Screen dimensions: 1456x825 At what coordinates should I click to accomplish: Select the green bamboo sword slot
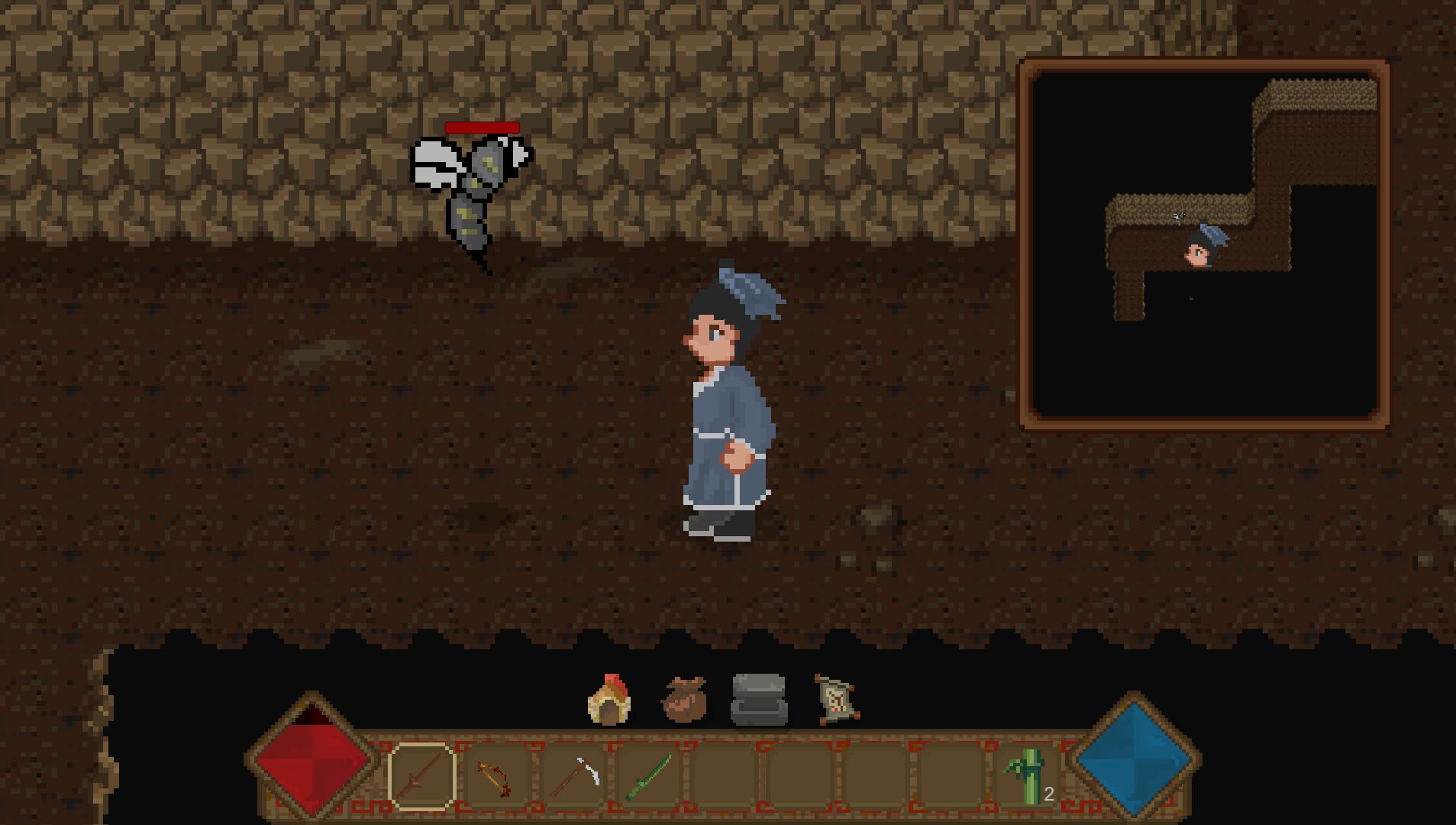coord(649,776)
